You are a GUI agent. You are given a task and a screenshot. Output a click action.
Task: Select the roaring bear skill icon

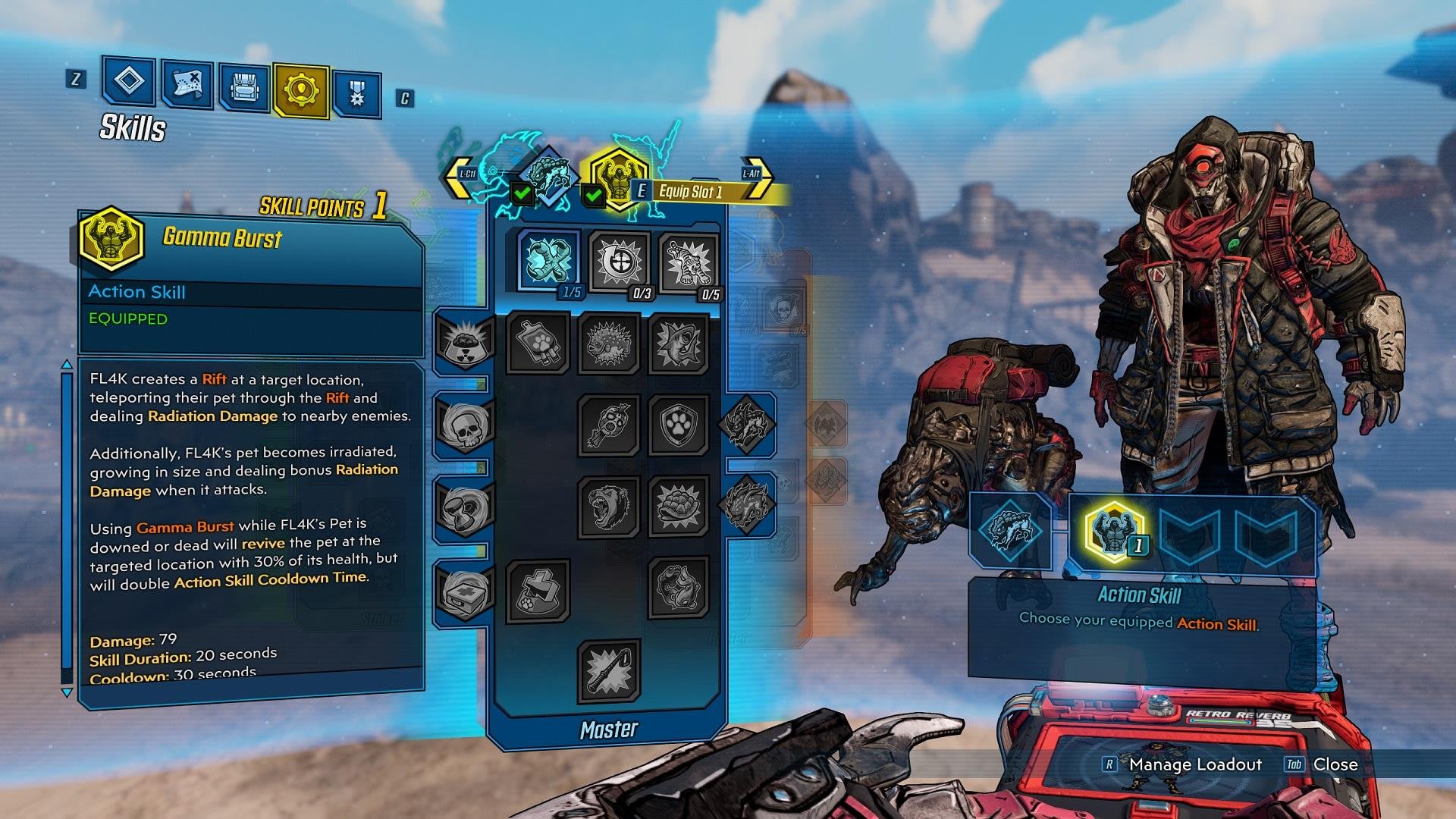(x=609, y=505)
